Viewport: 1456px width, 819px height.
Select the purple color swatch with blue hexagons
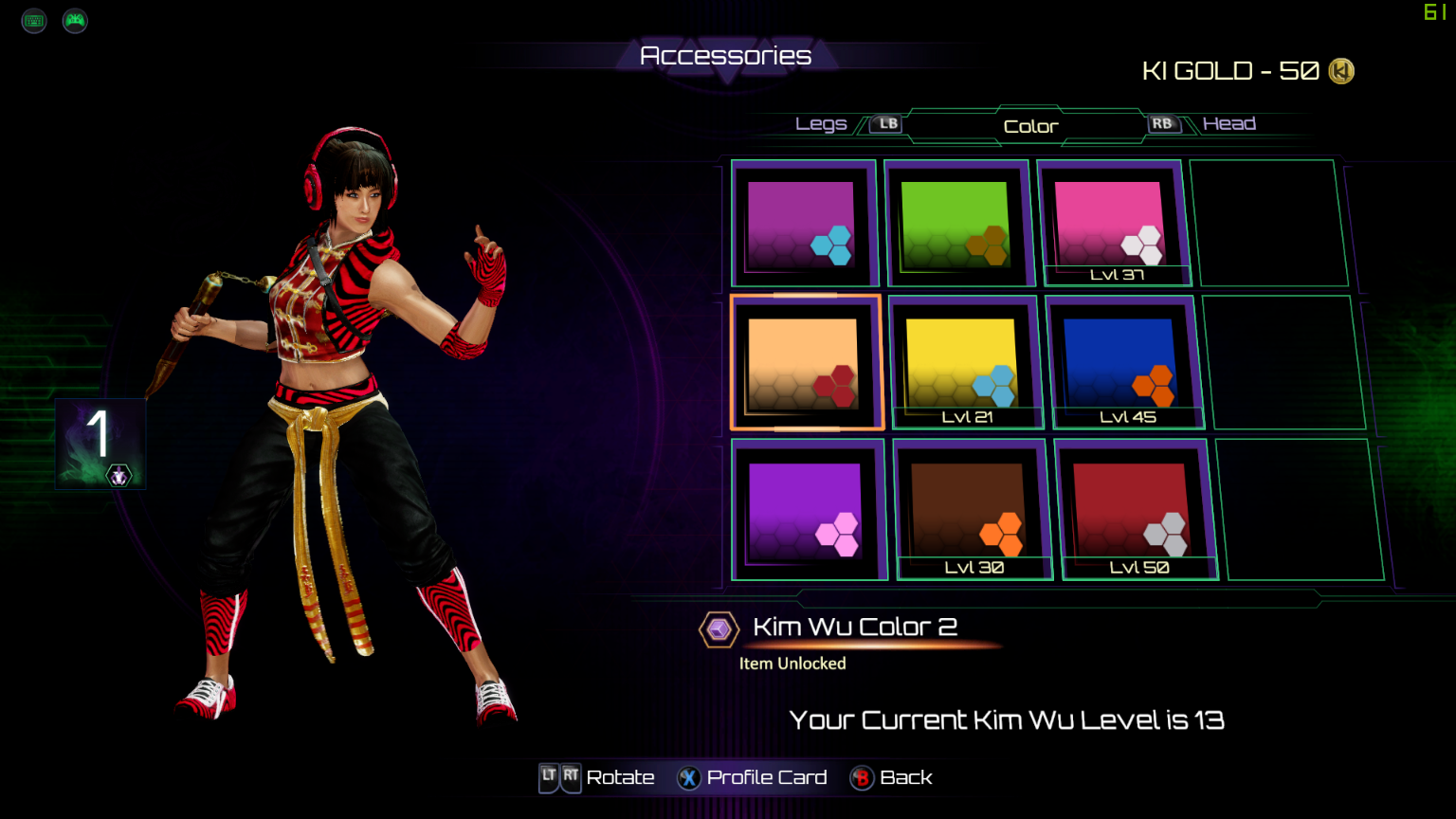click(802, 224)
